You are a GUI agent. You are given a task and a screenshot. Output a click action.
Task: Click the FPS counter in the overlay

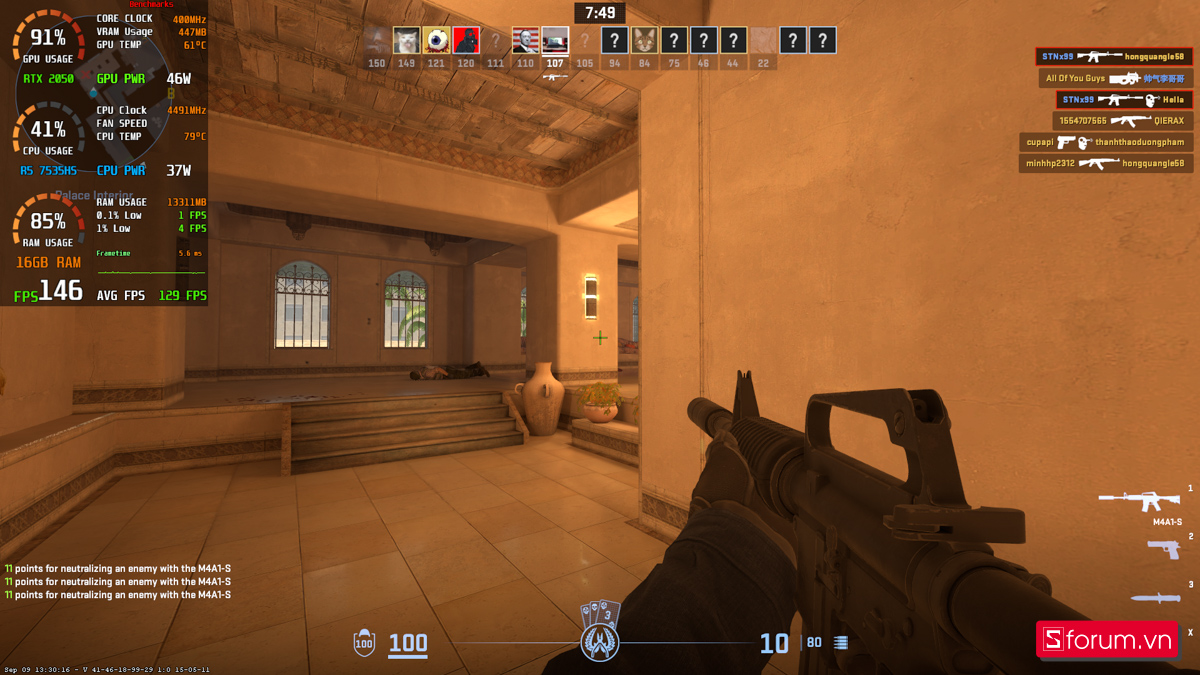pyautogui.click(x=48, y=292)
